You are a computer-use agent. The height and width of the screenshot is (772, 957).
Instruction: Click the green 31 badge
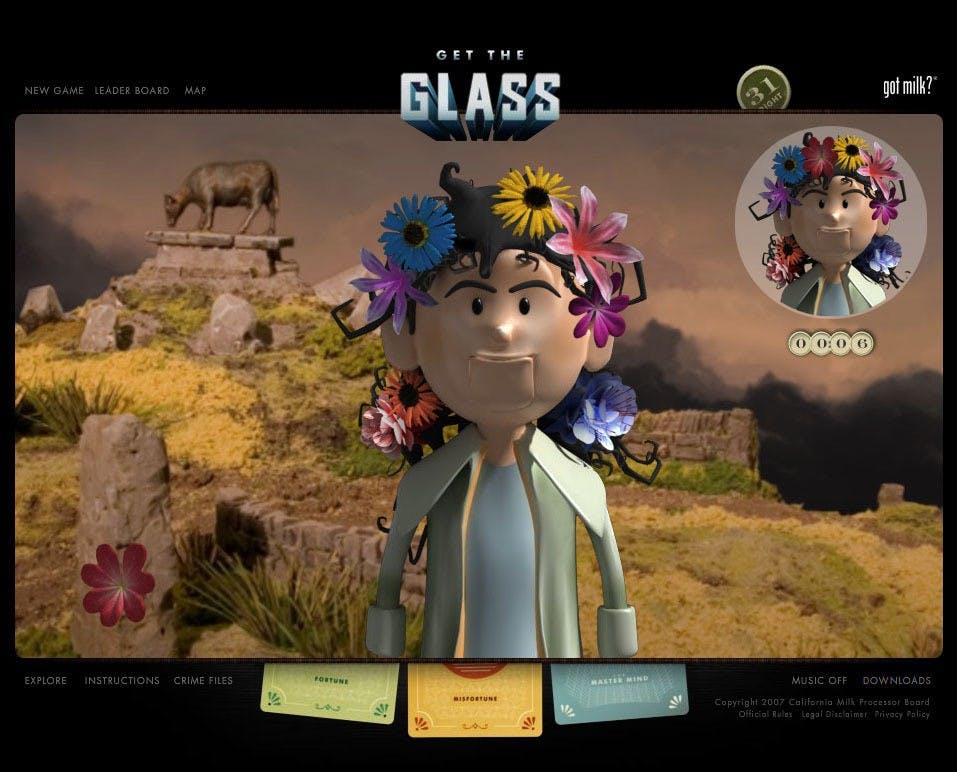[764, 90]
